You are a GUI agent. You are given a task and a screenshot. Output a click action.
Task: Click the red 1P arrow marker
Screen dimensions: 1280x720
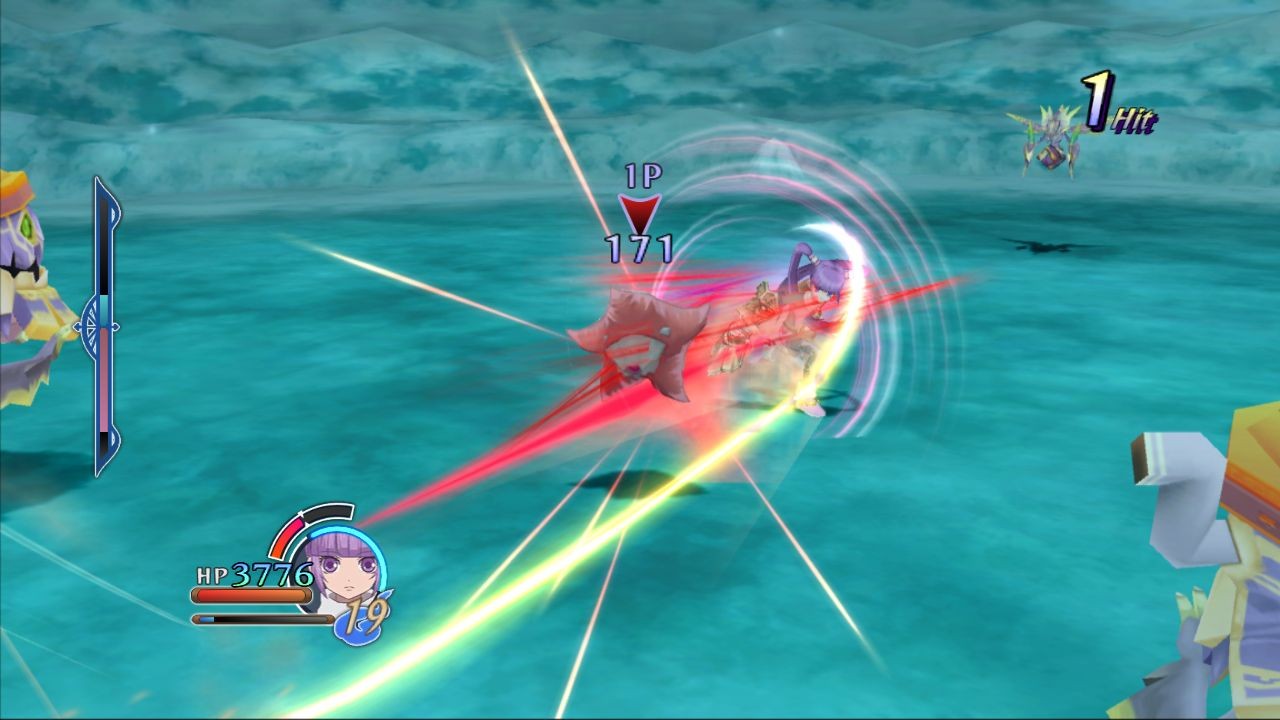point(638,212)
